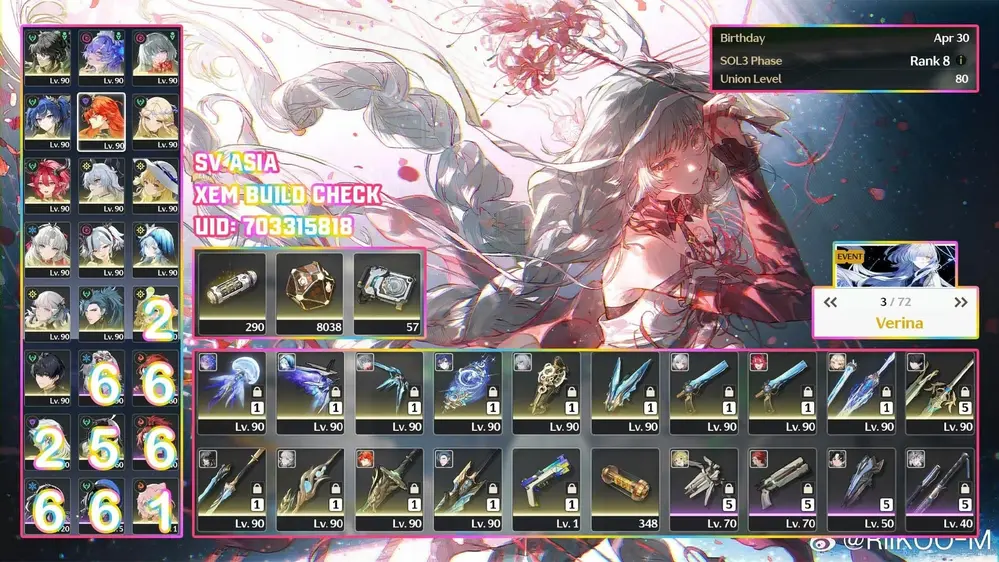Select the Lv. 40 weapon slot
999x562 pixels.
tap(940, 488)
